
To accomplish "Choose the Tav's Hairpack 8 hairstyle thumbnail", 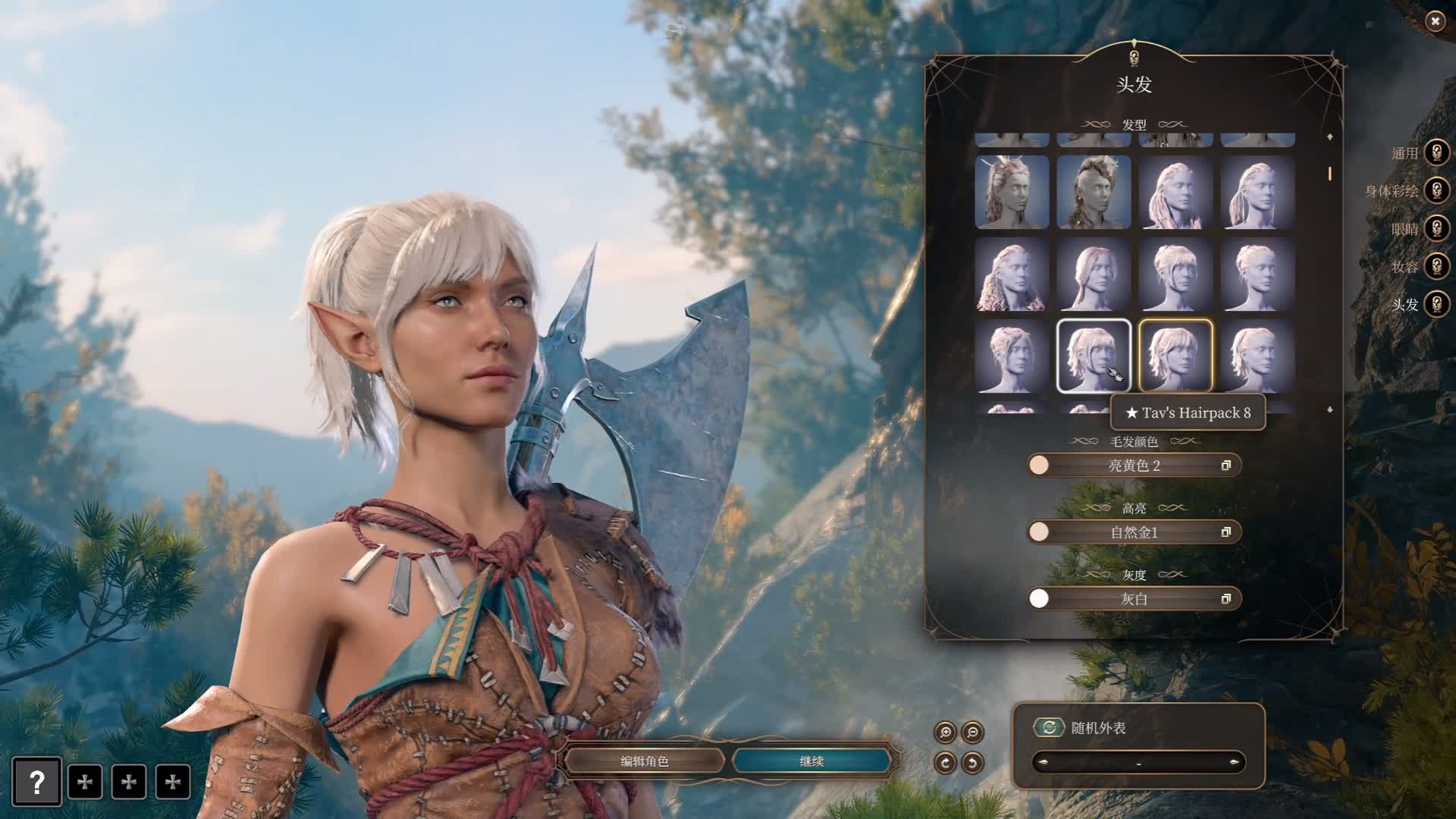I will (x=1094, y=356).
